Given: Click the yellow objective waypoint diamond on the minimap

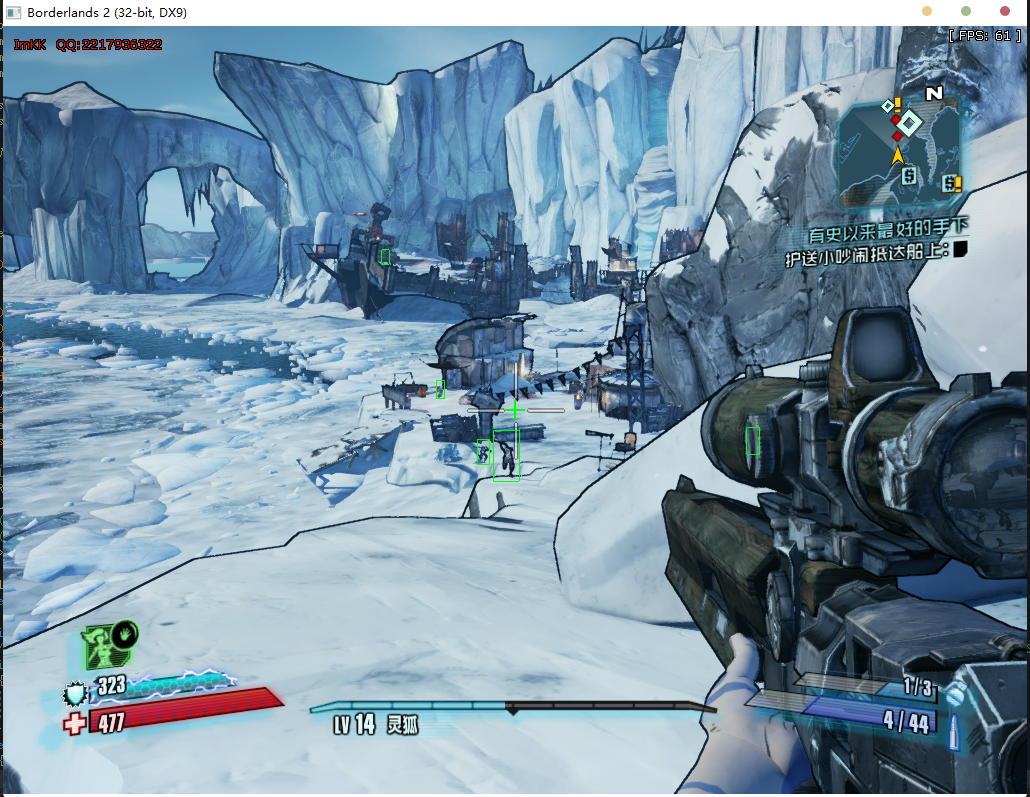Looking at the screenshot, I should click(x=909, y=123).
